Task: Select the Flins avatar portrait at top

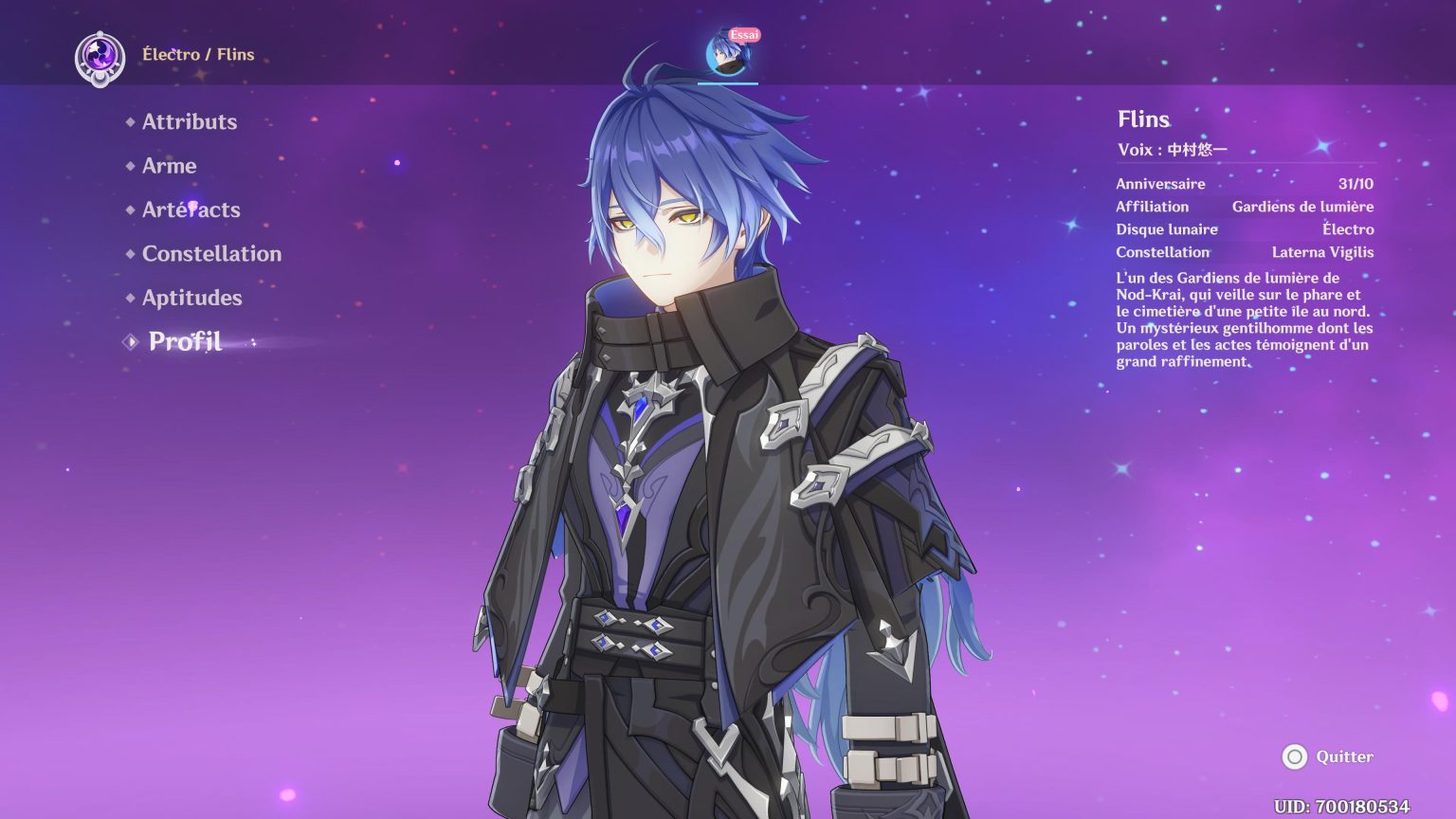Action: pyautogui.click(x=726, y=57)
